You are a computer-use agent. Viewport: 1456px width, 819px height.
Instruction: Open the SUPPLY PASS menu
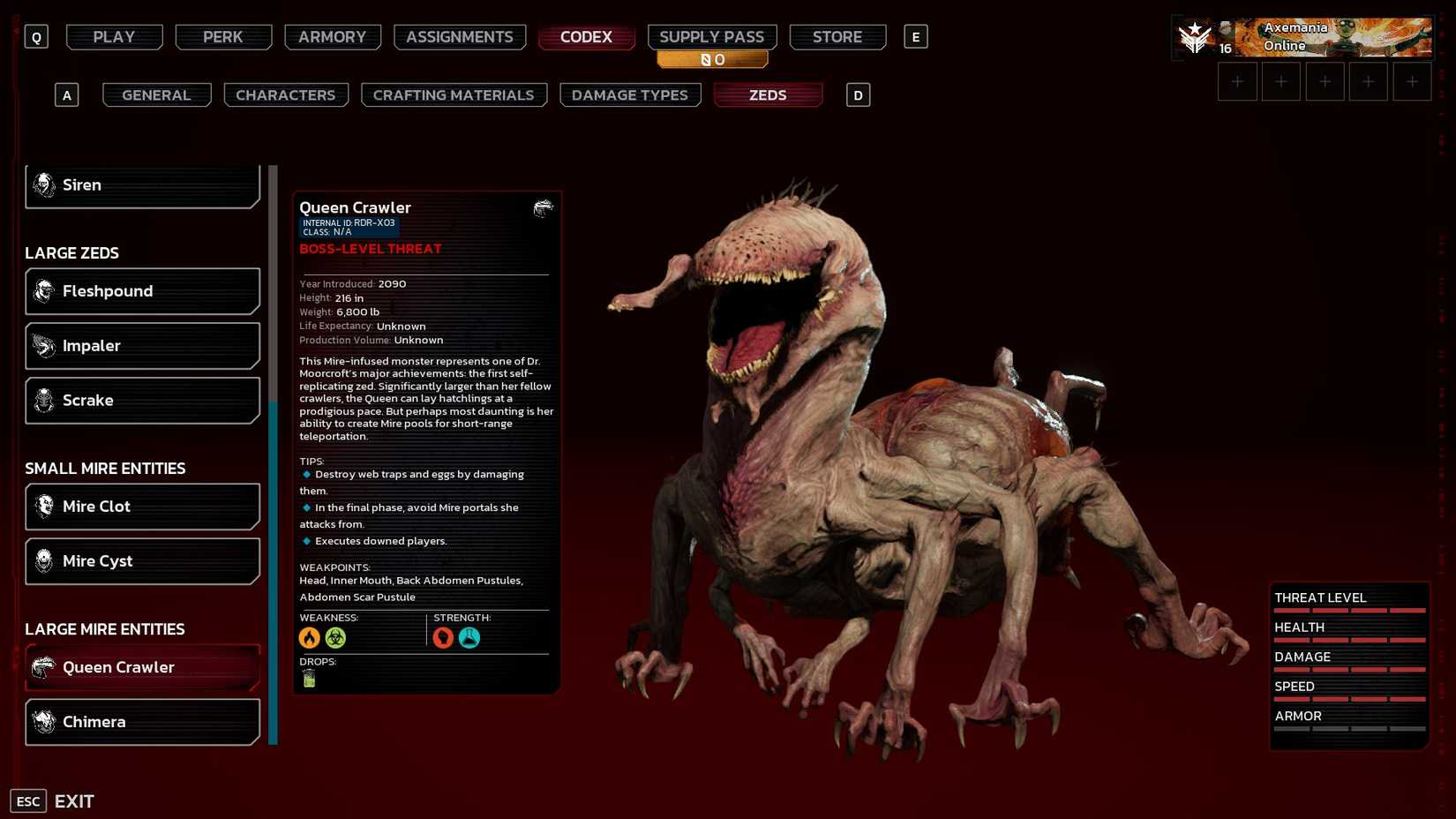point(712,36)
